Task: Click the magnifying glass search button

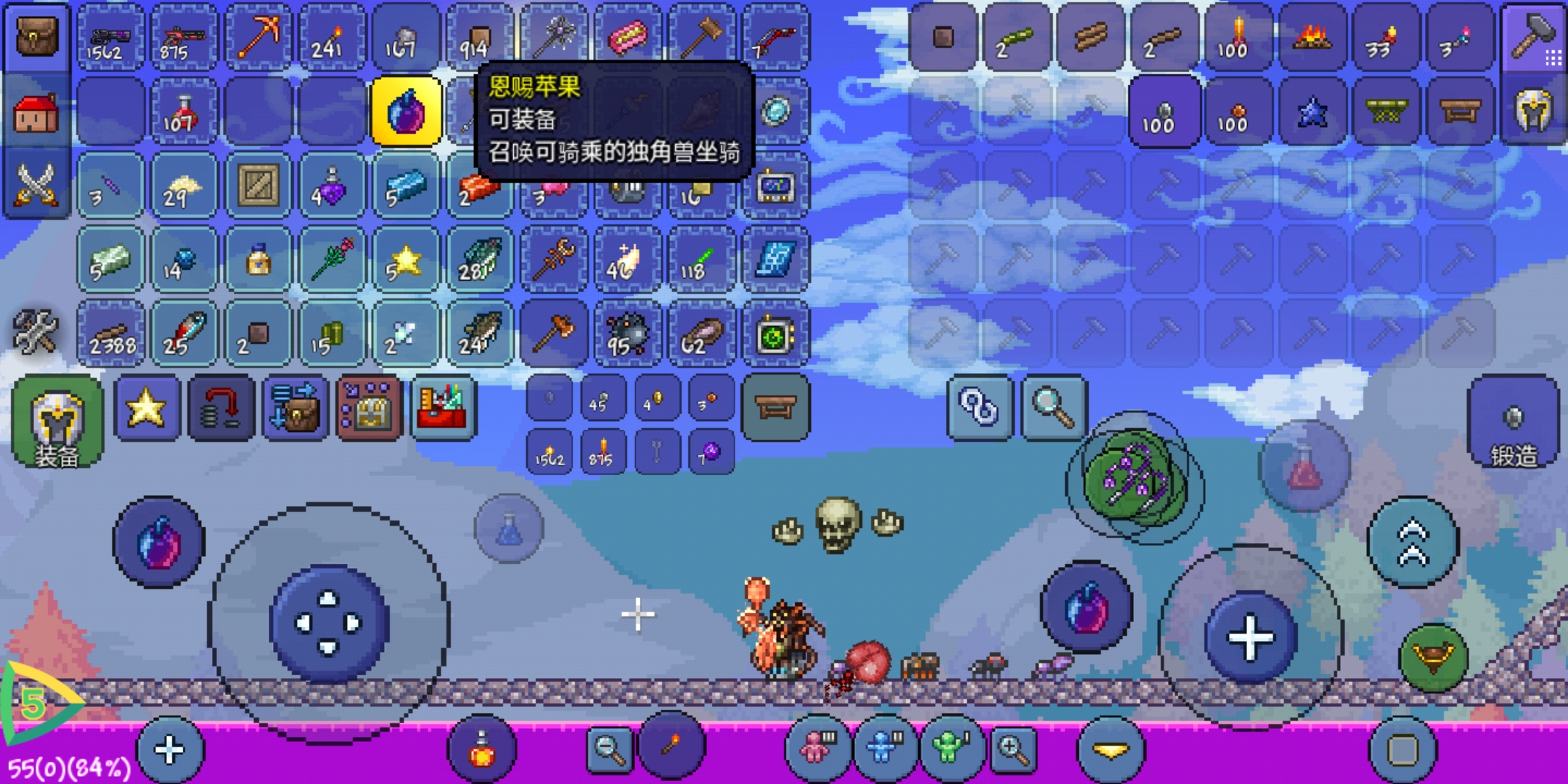Action: [1053, 408]
